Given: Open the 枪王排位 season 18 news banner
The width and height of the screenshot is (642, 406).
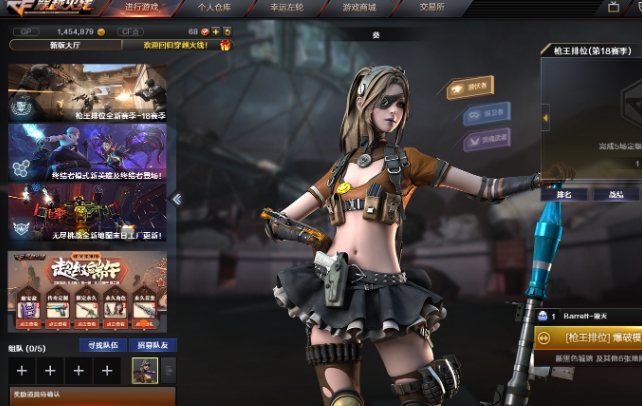Looking at the screenshot, I should (88, 93).
